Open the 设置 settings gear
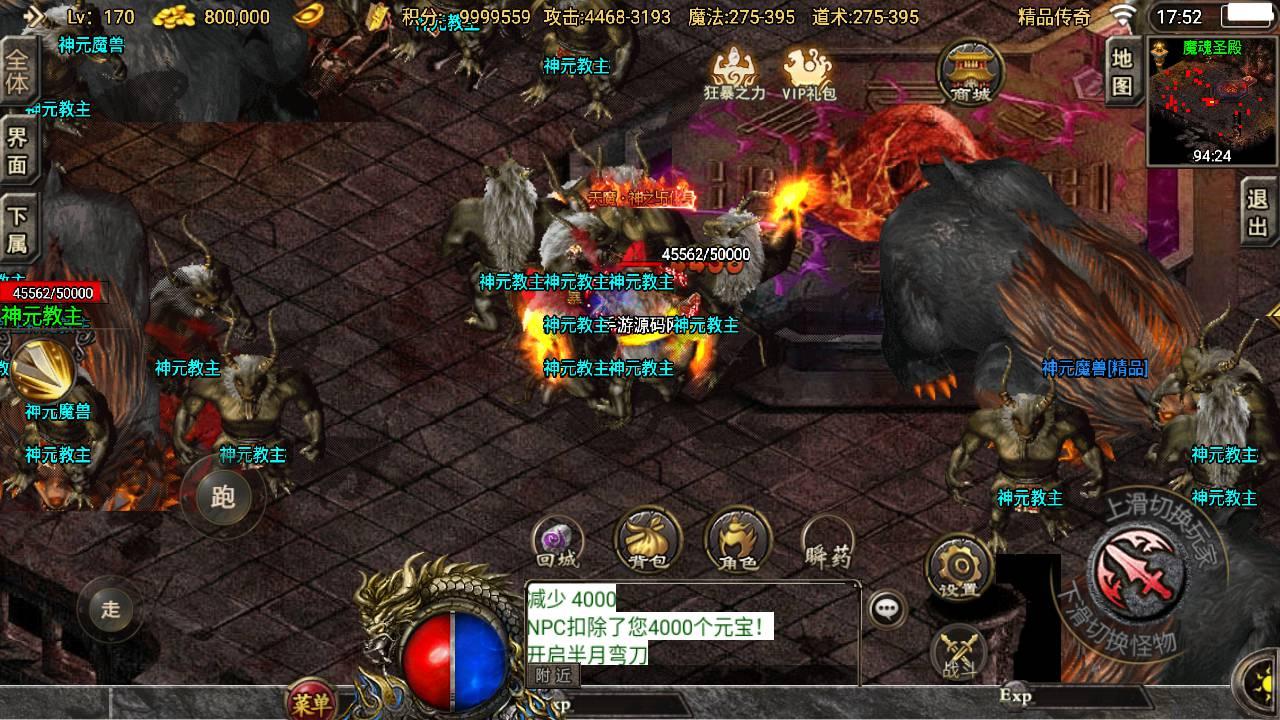 click(958, 568)
